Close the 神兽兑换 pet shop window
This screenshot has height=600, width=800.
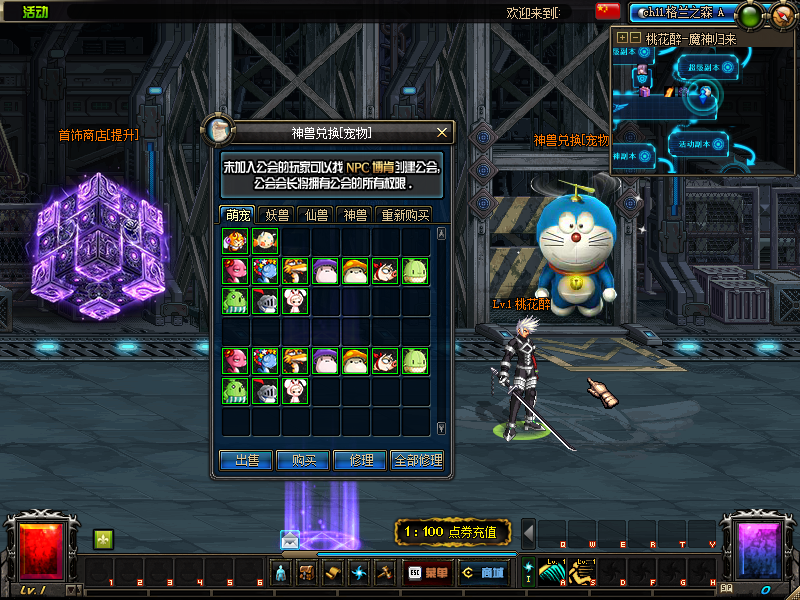[x=442, y=132]
